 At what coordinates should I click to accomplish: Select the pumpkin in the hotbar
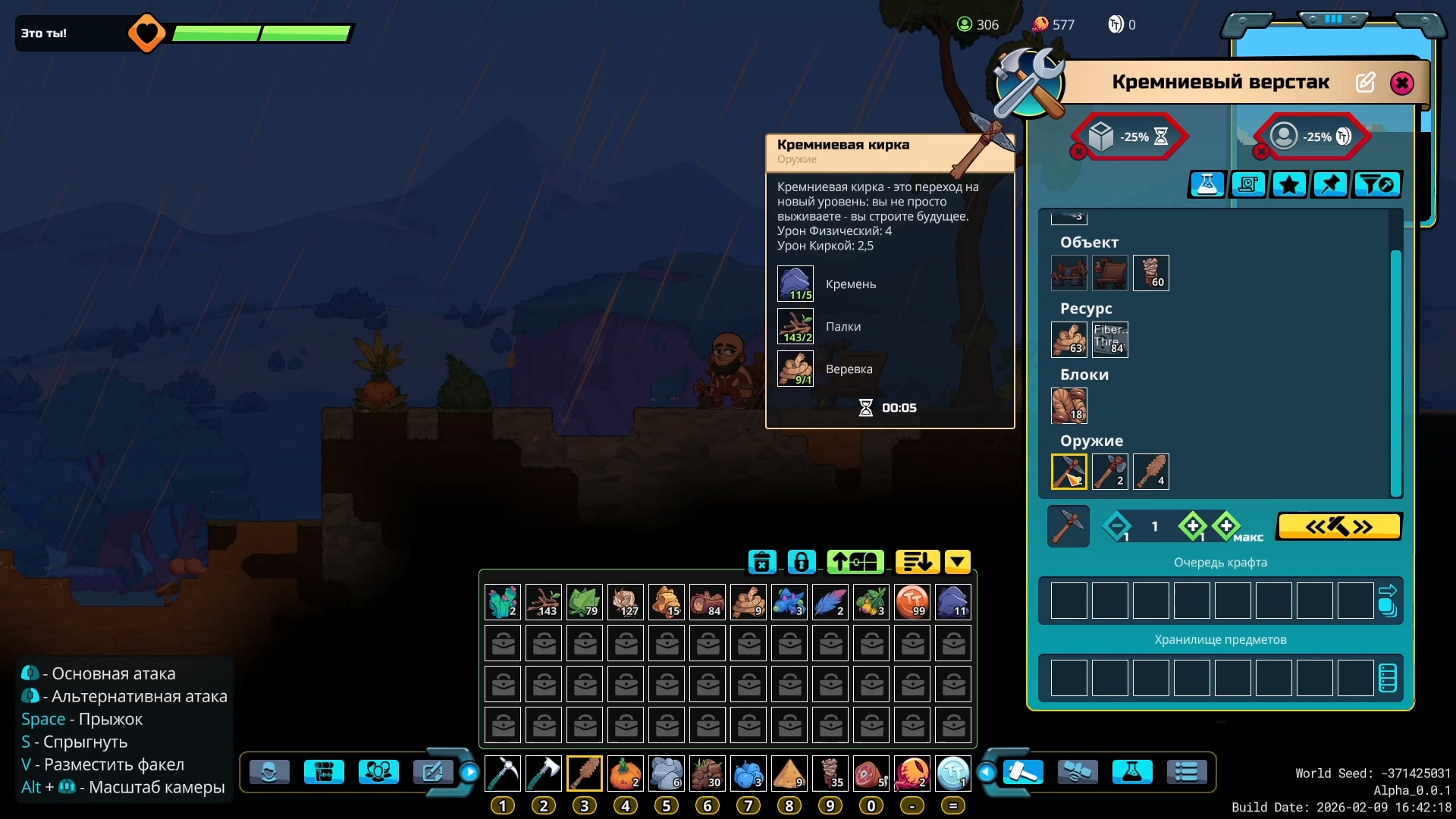click(626, 773)
